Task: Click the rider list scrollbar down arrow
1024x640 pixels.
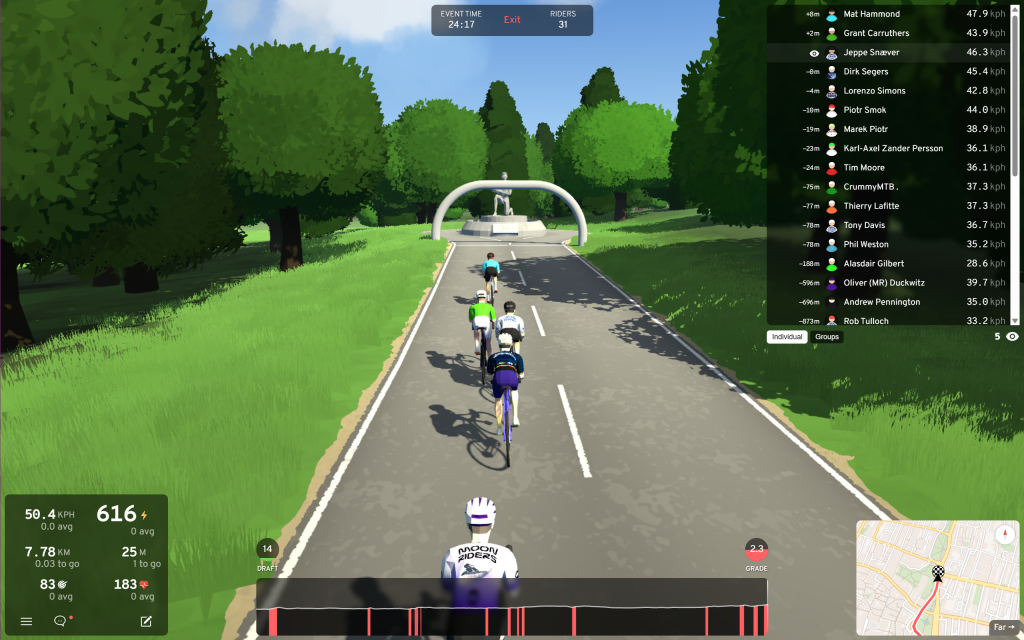Action: coord(1016,320)
